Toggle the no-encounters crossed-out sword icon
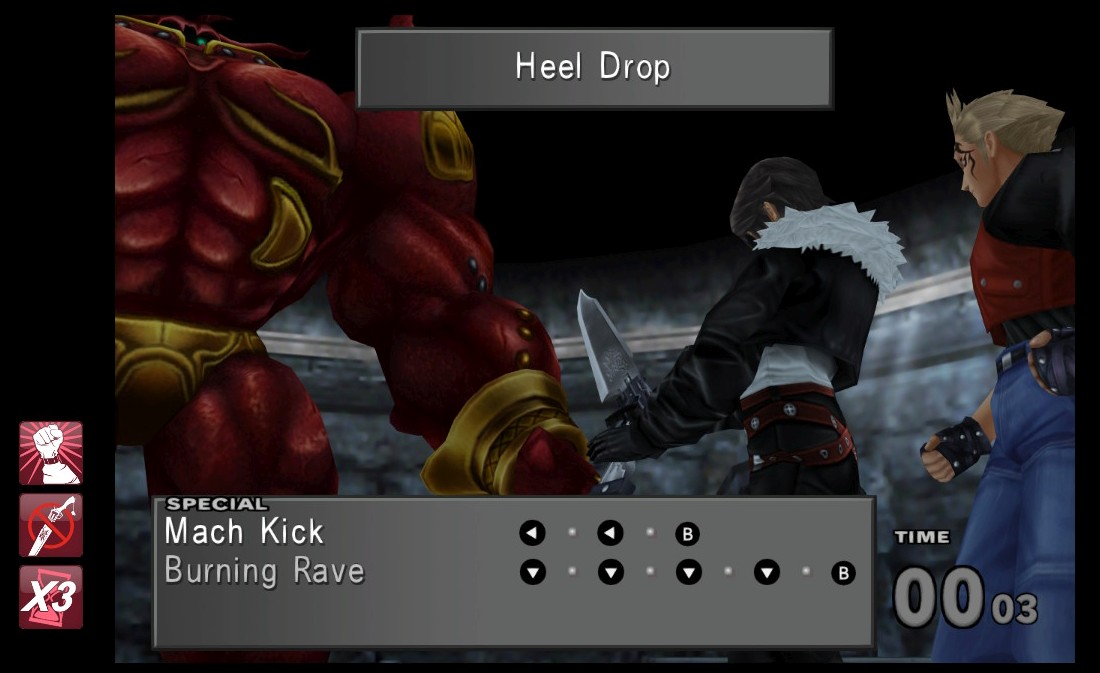This screenshot has width=1100, height=673. point(51,525)
